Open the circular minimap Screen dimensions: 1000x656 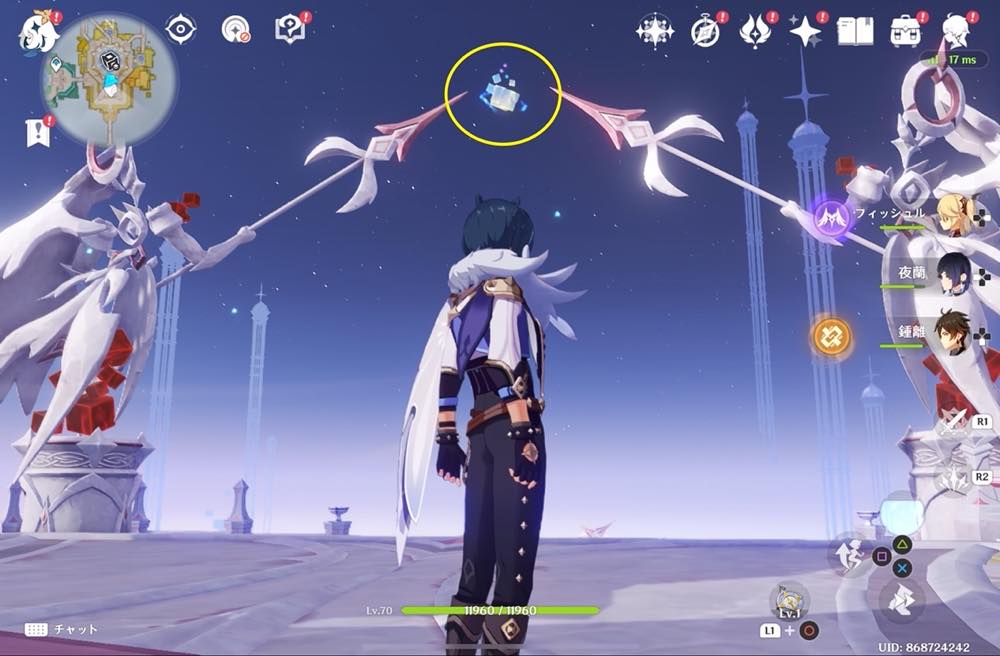[x=110, y=79]
